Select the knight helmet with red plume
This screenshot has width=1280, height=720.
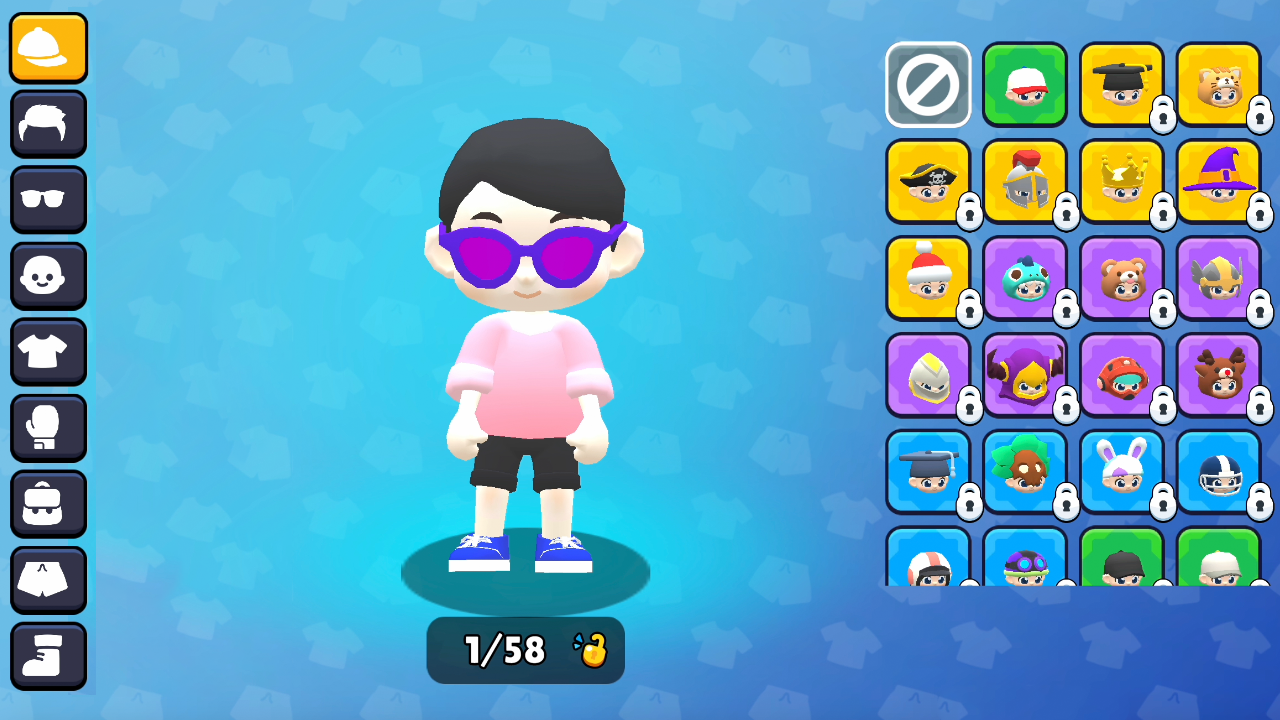pyautogui.click(x=1025, y=182)
